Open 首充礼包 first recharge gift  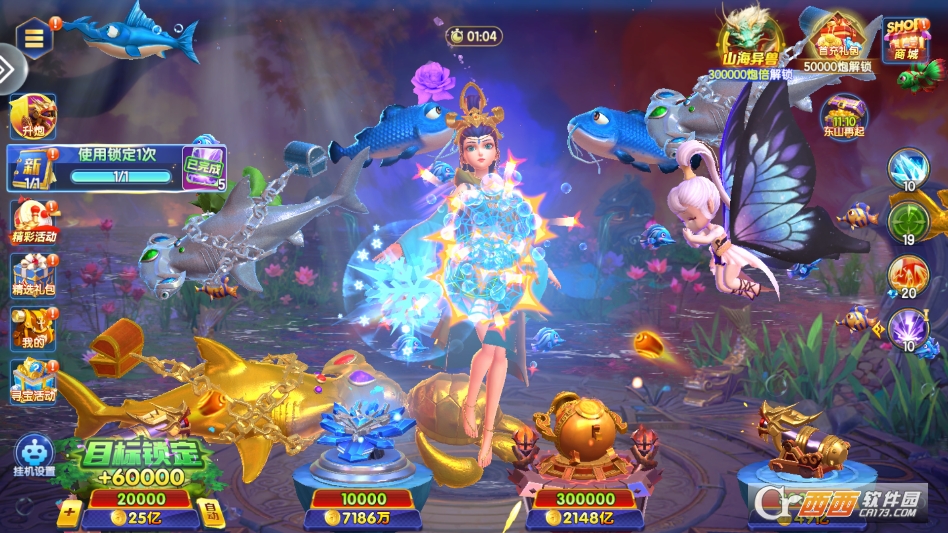837,43
